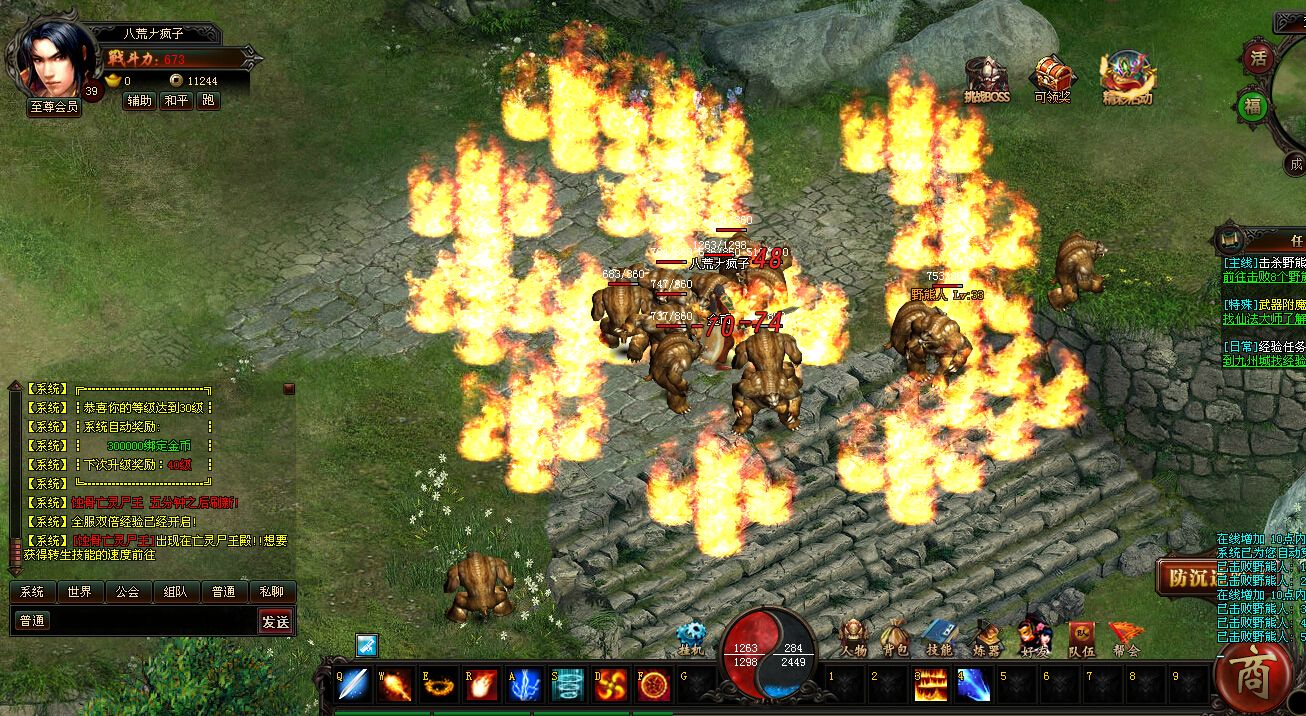Switch the 和平 peace mode button
This screenshot has width=1306, height=716.
(x=176, y=101)
